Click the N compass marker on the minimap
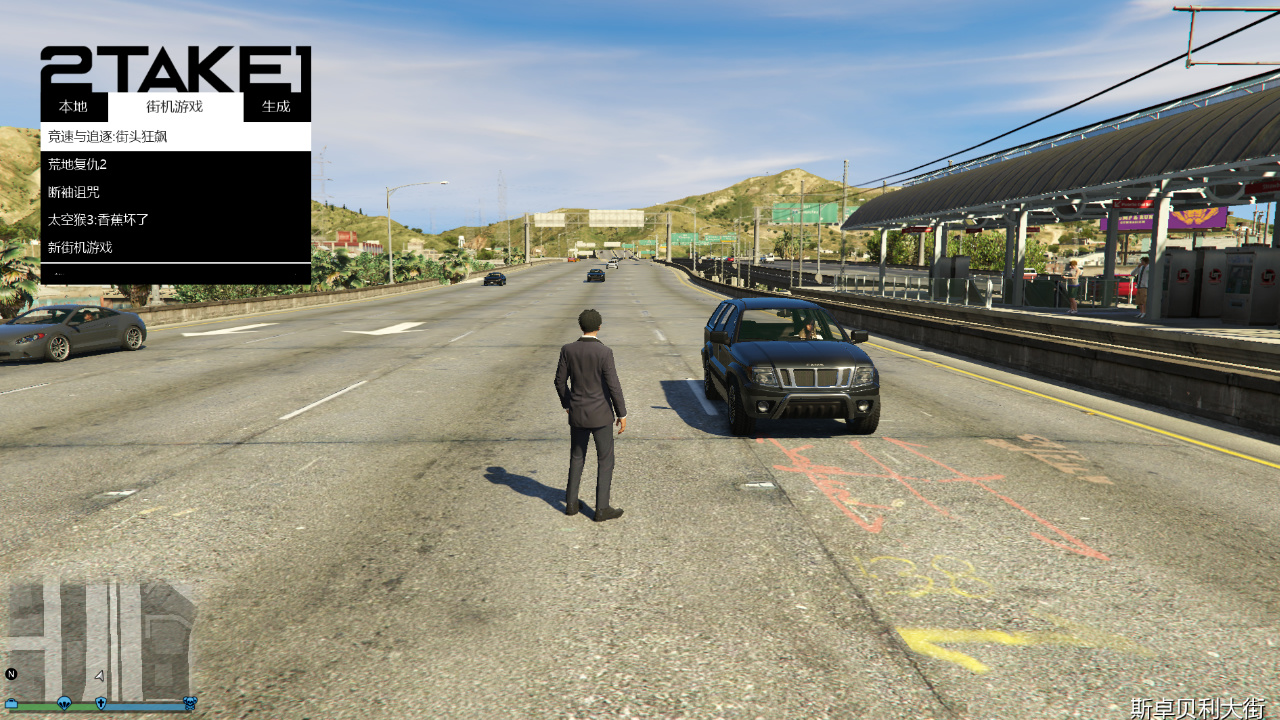Image resolution: width=1280 pixels, height=720 pixels. (11, 674)
